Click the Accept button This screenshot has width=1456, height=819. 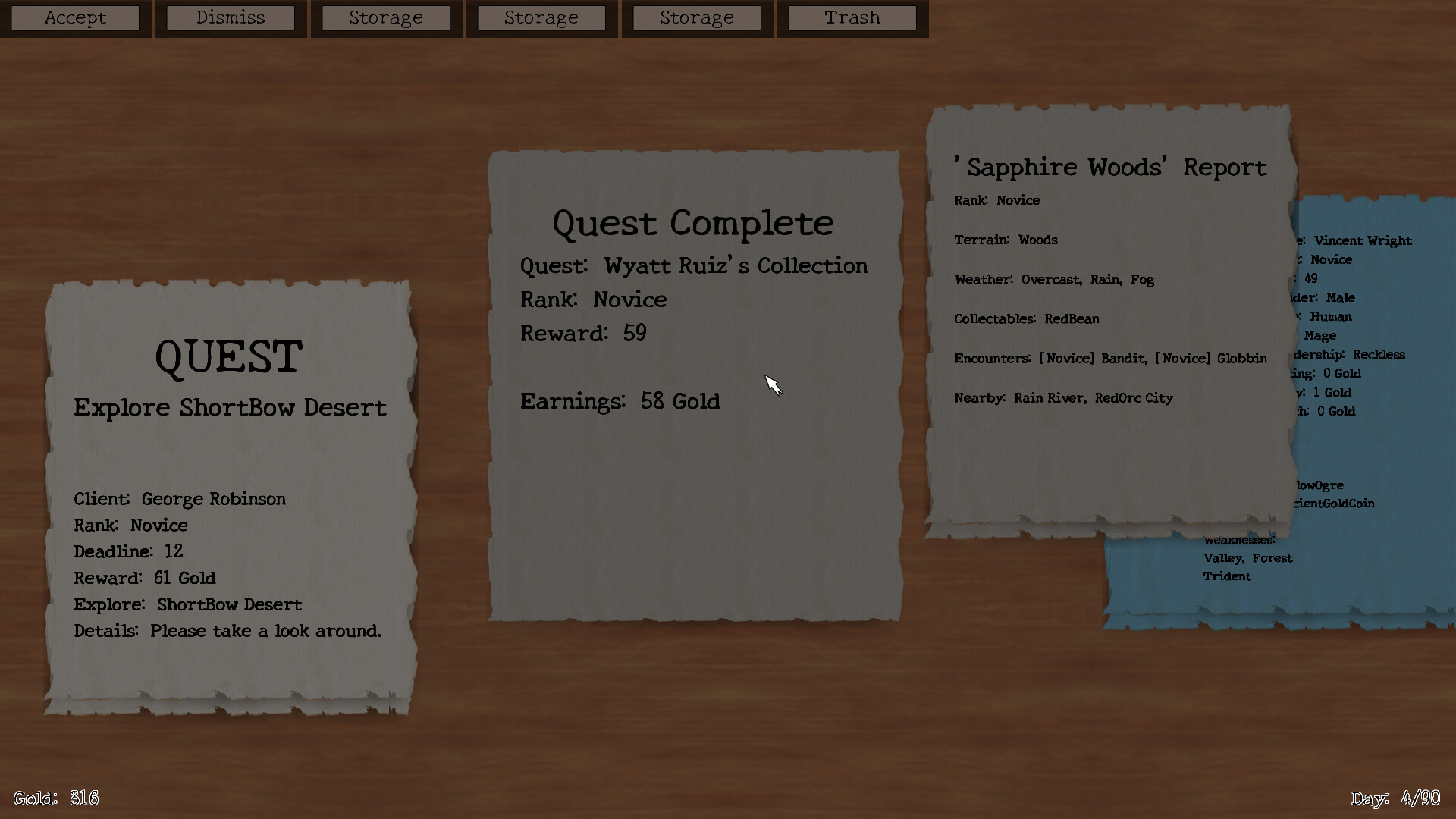pos(75,17)
